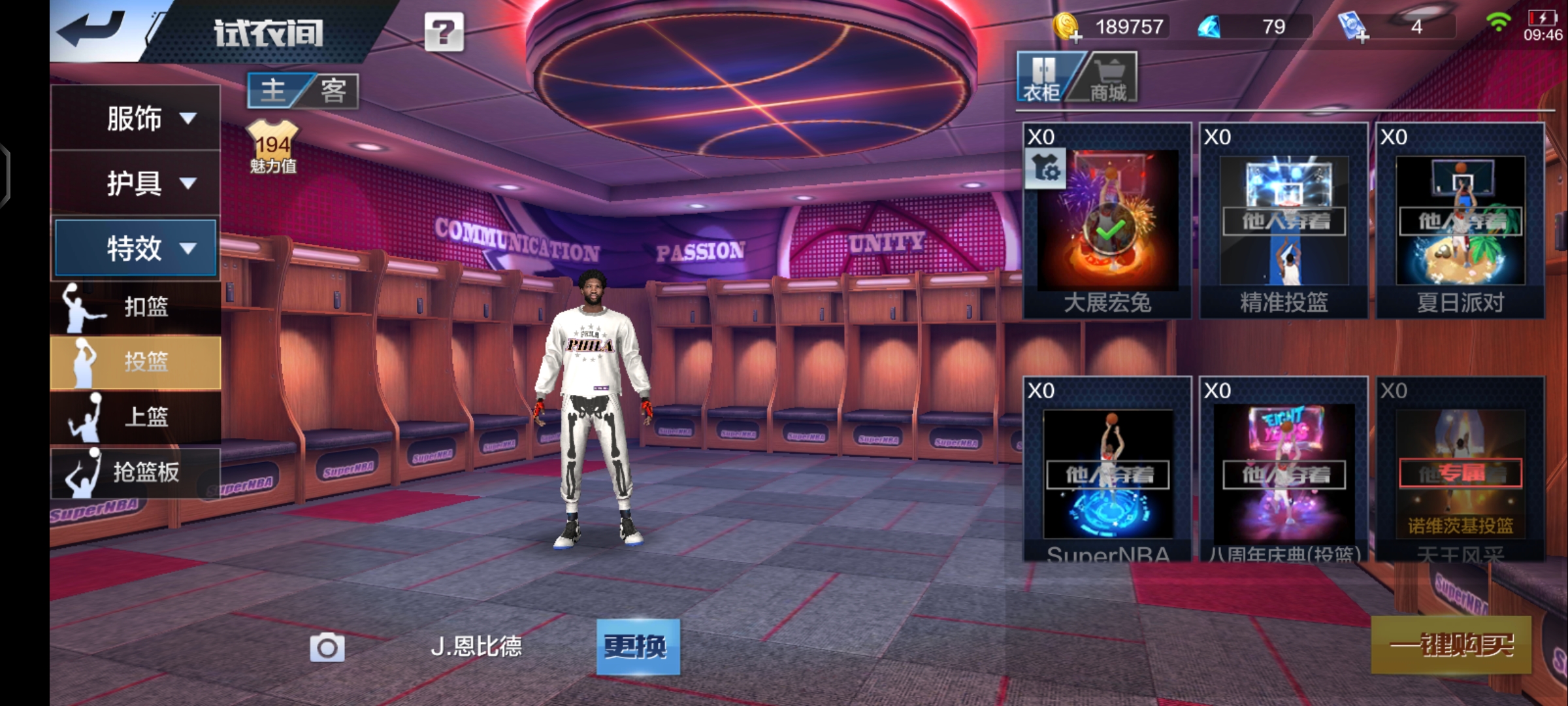Switch to away jersey tab 客
This screenshot has height=706, width=1568.
333,90
